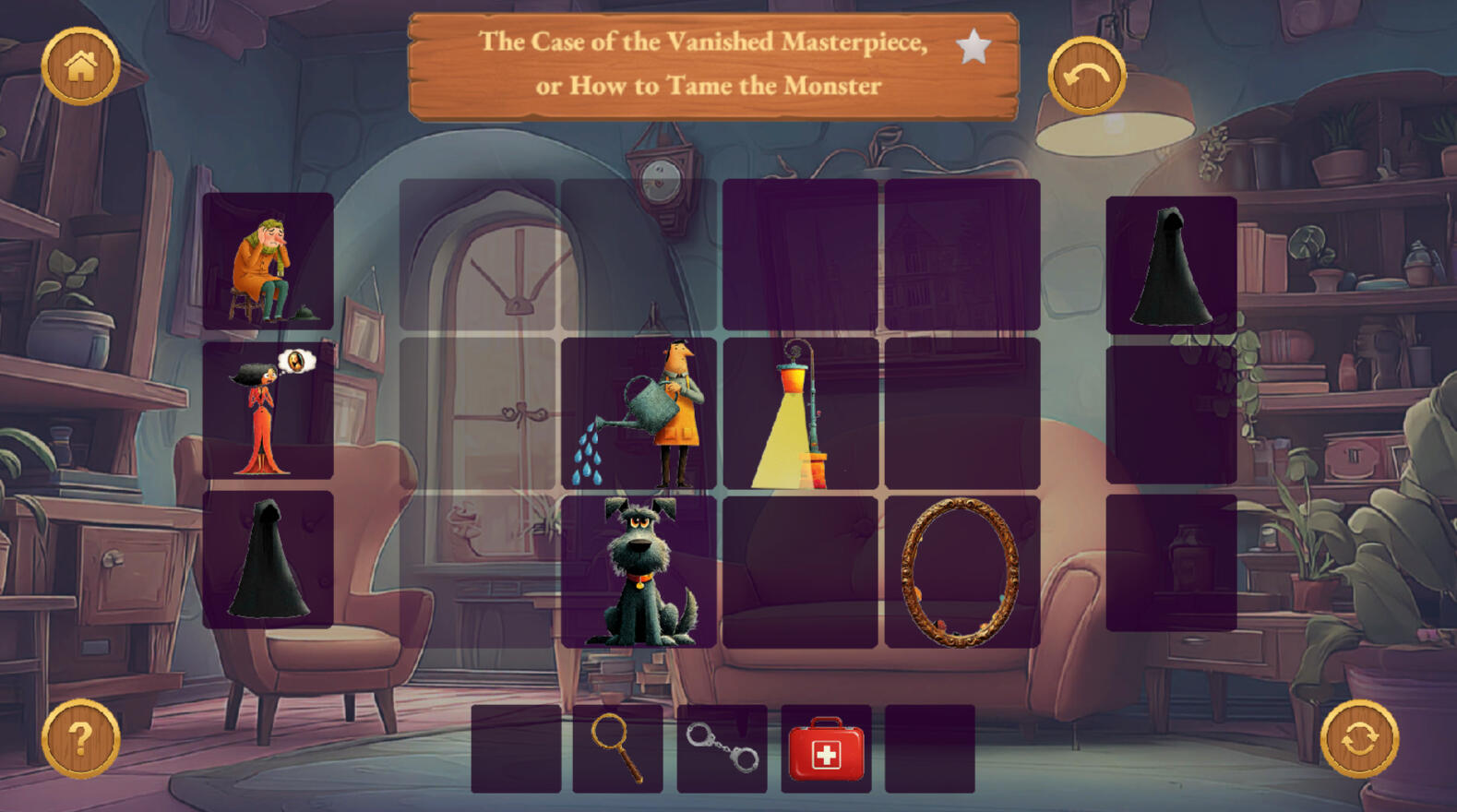Select the man with watering can tile
The width and height of the screenshot is (1457, 812).
639,413
